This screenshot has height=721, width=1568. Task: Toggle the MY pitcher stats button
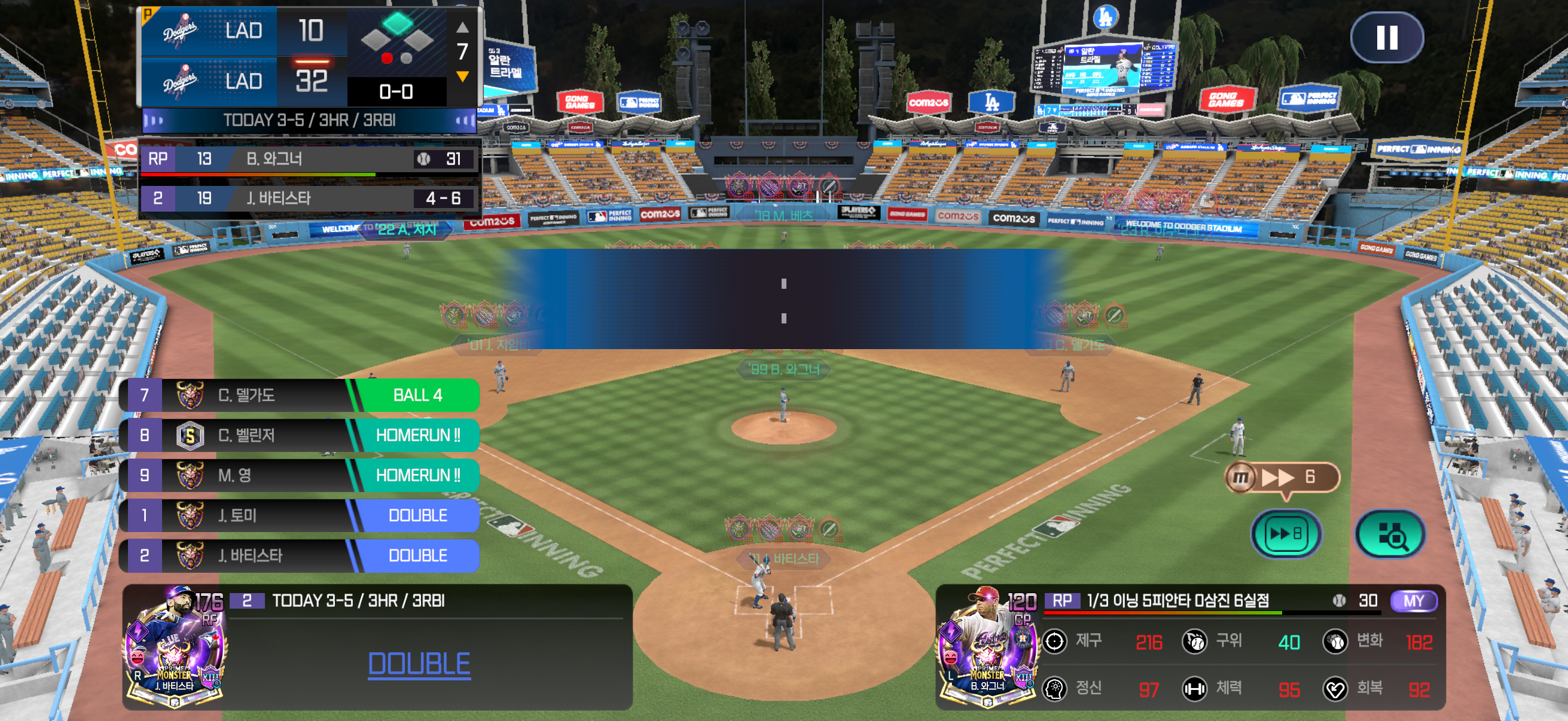[1413, 600]
